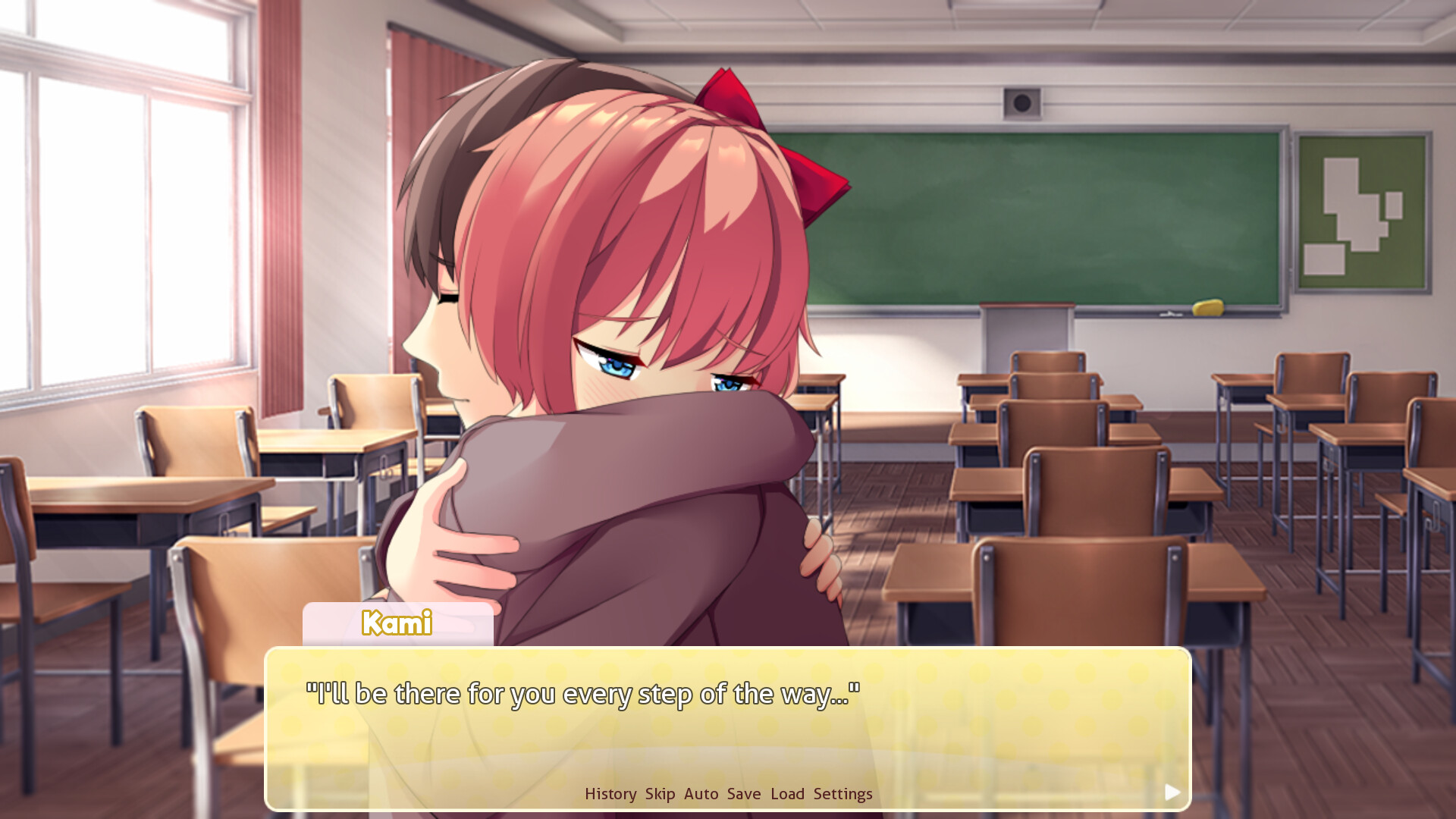
Task: Enable Skip mode
Action: tap(660, 793)
